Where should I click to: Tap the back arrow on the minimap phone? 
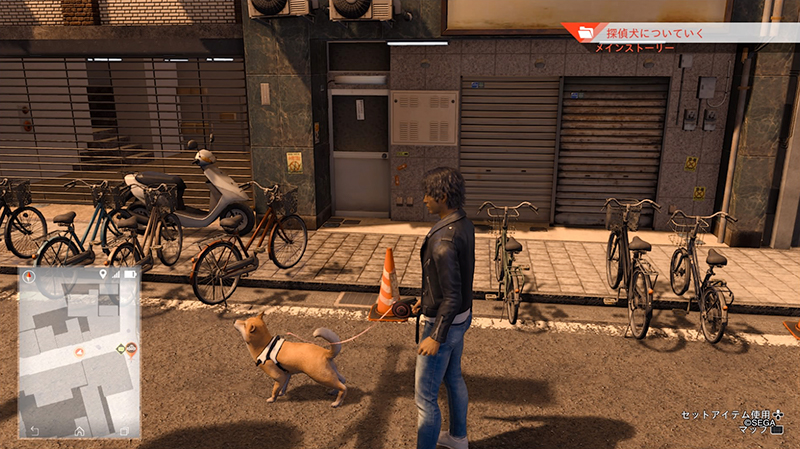click(x=33, y=430)
